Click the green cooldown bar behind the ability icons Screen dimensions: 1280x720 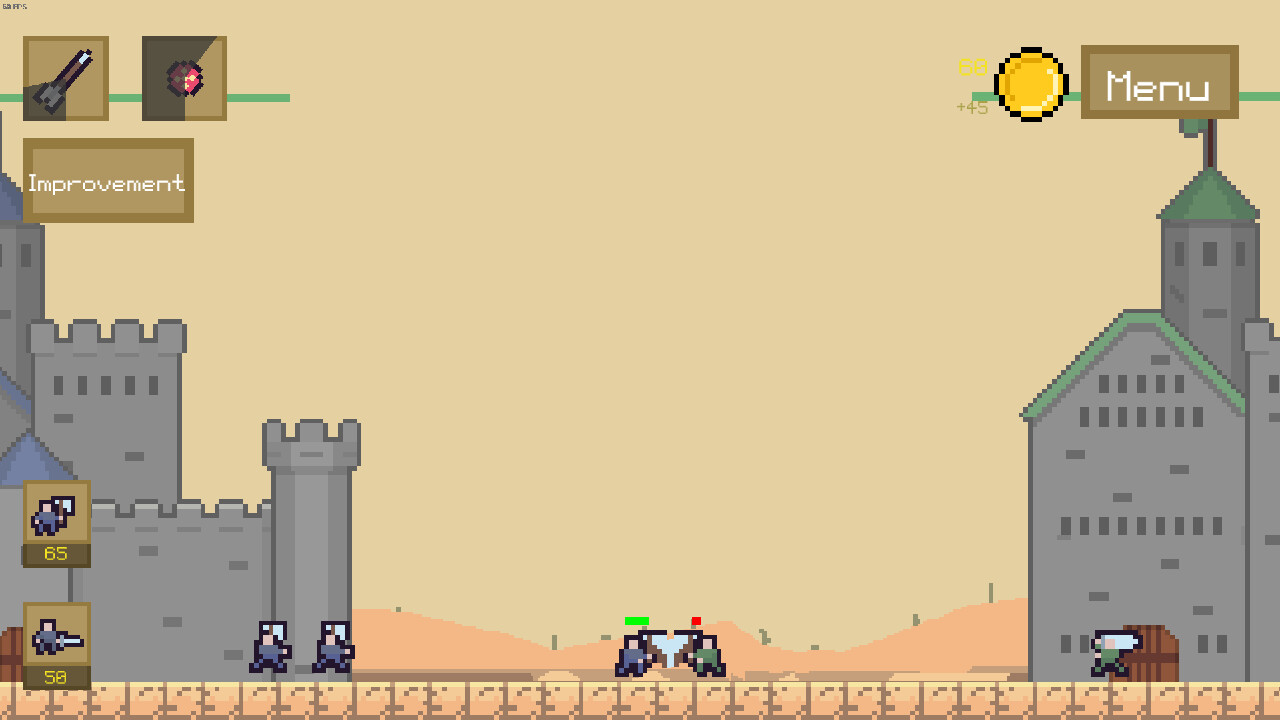(x=250, y=97)
